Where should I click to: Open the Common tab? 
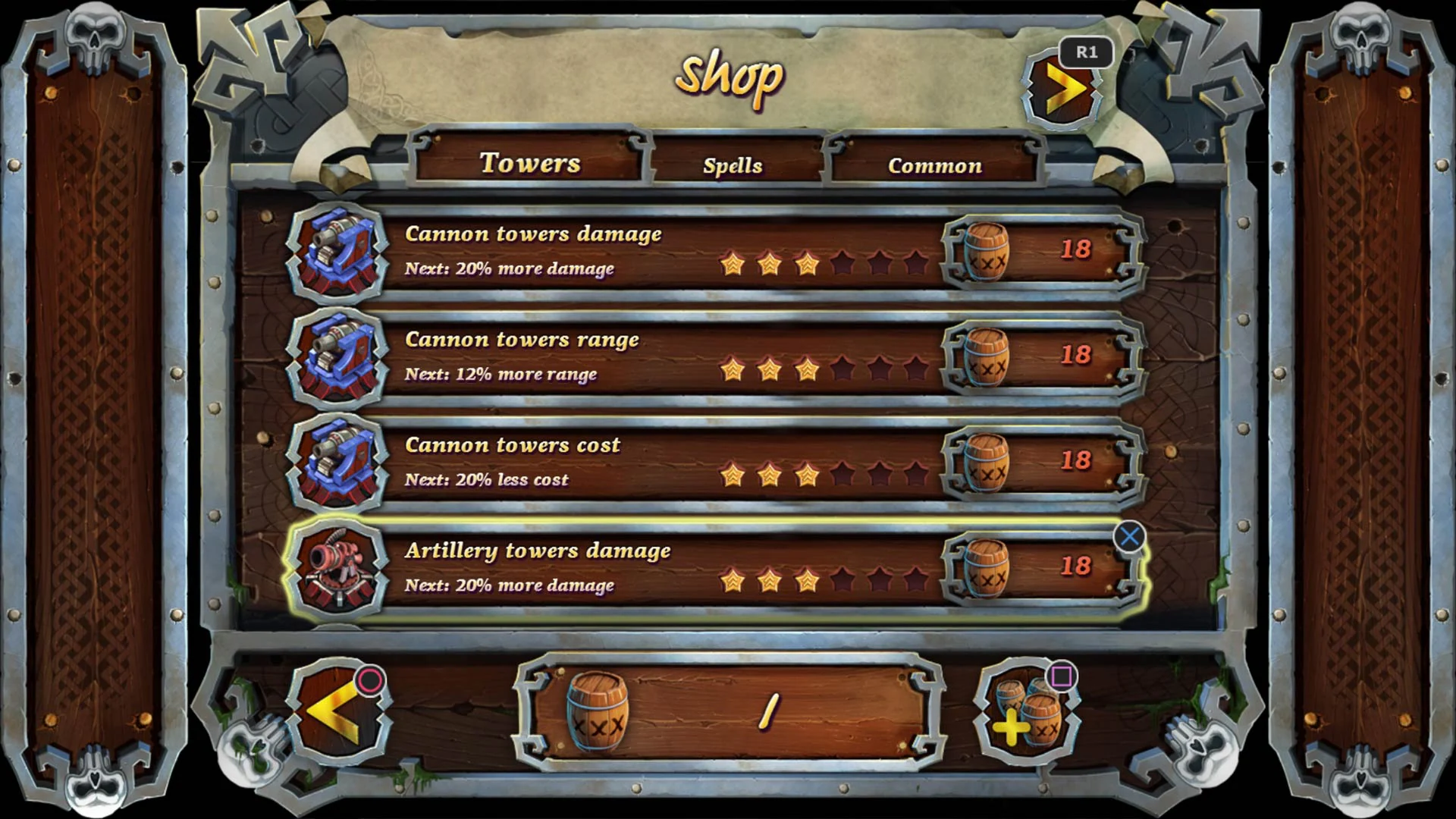pyautogui.click(x=935, y=165)
